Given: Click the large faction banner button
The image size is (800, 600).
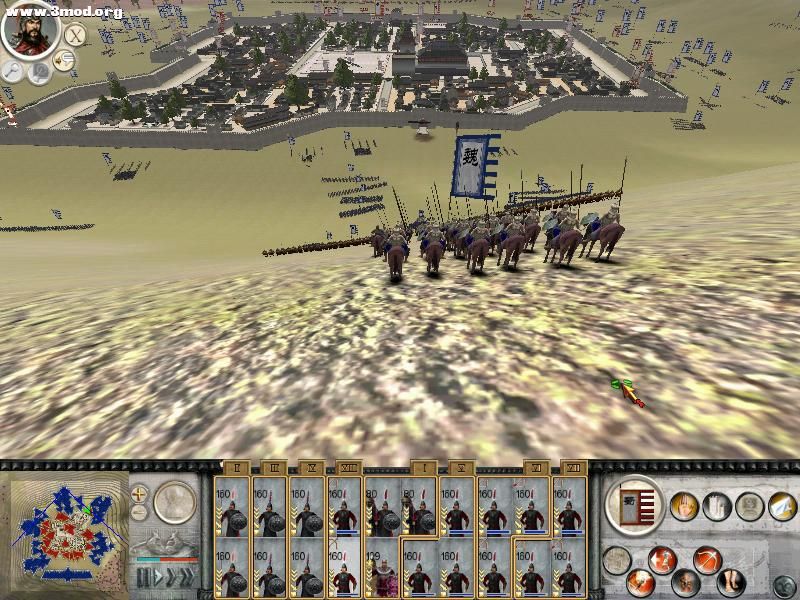Looking at the screenshot, I should point(634,505).
